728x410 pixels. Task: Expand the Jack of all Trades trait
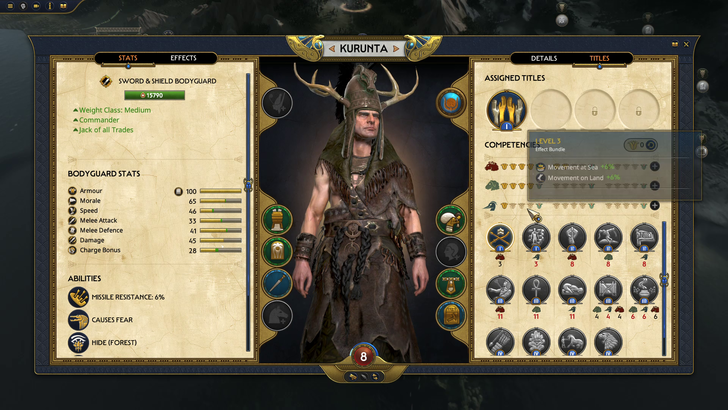coord(106,130)
